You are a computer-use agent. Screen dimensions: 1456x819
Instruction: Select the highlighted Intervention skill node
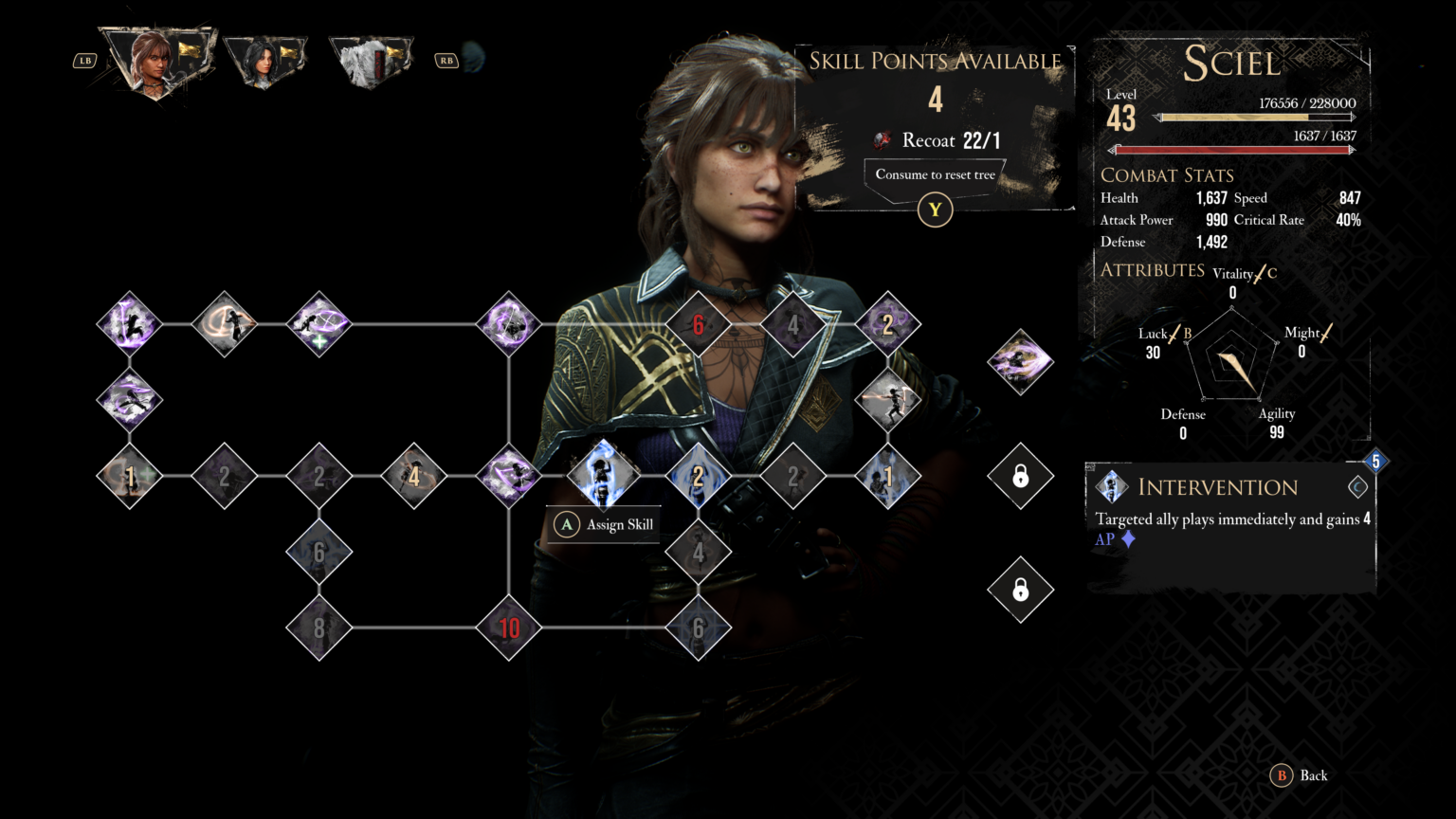click(603, 475)
